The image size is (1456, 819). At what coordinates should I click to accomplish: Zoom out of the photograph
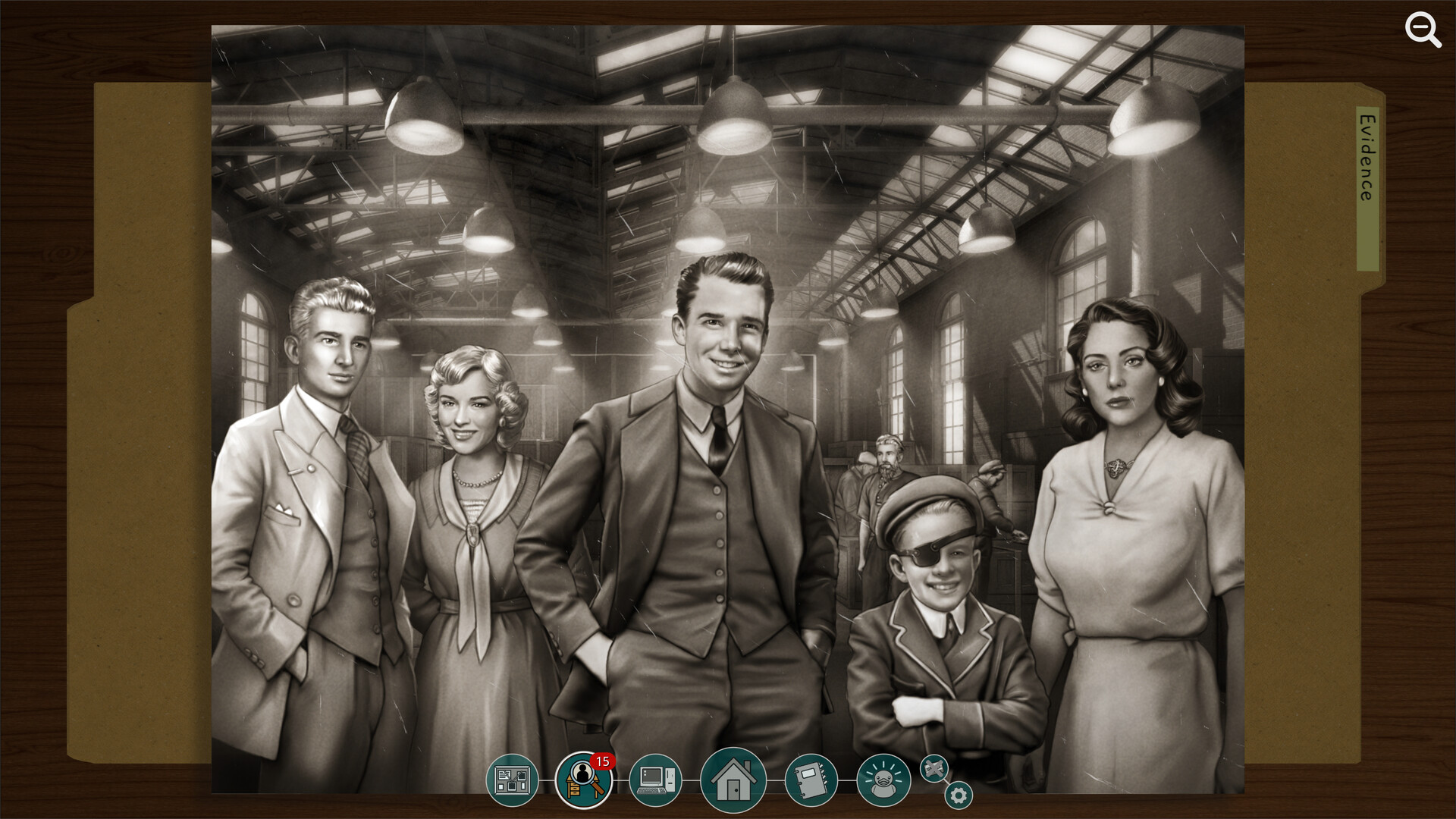[x=1422, y=30]
